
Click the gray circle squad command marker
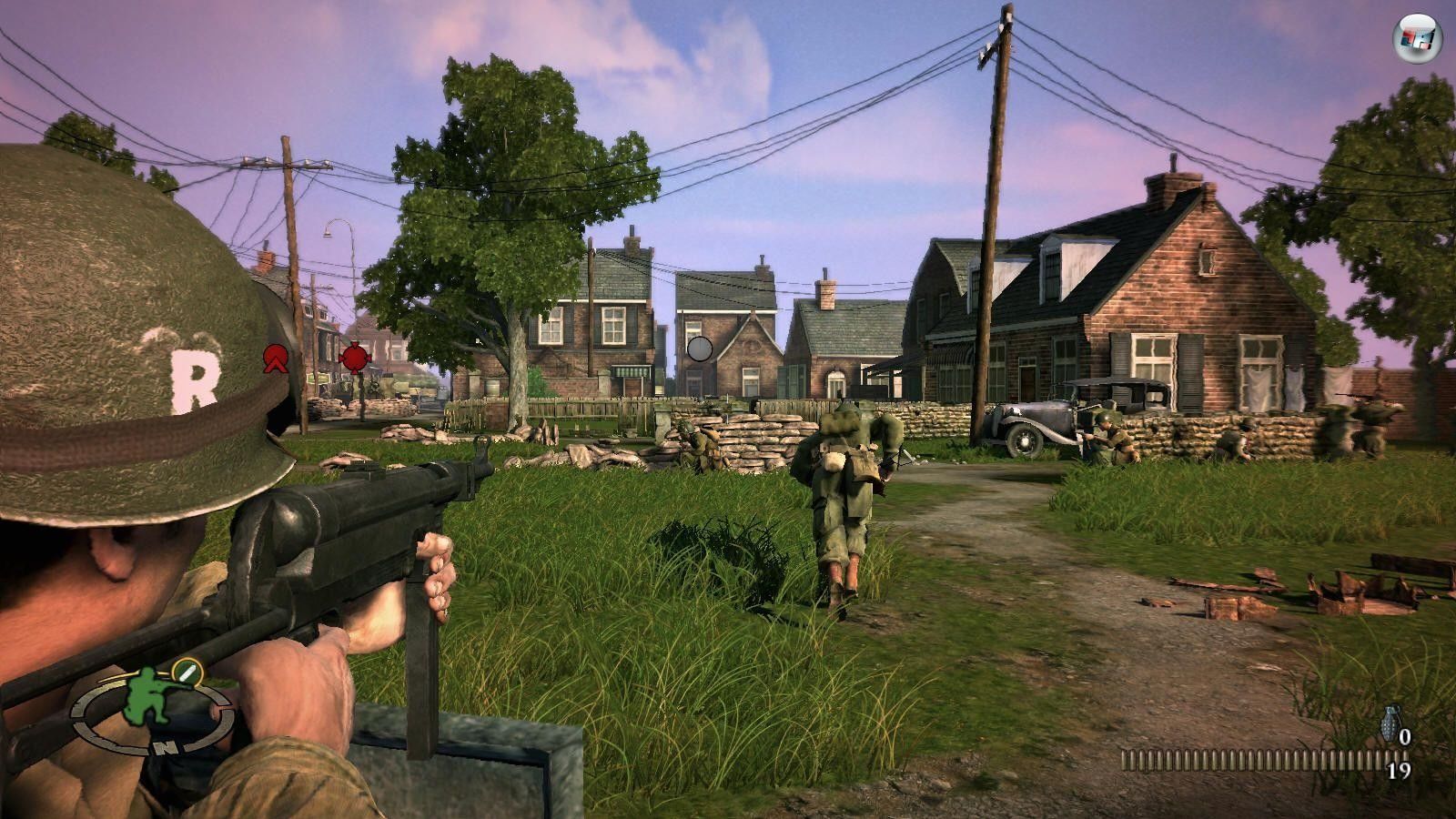coord(699,349)
